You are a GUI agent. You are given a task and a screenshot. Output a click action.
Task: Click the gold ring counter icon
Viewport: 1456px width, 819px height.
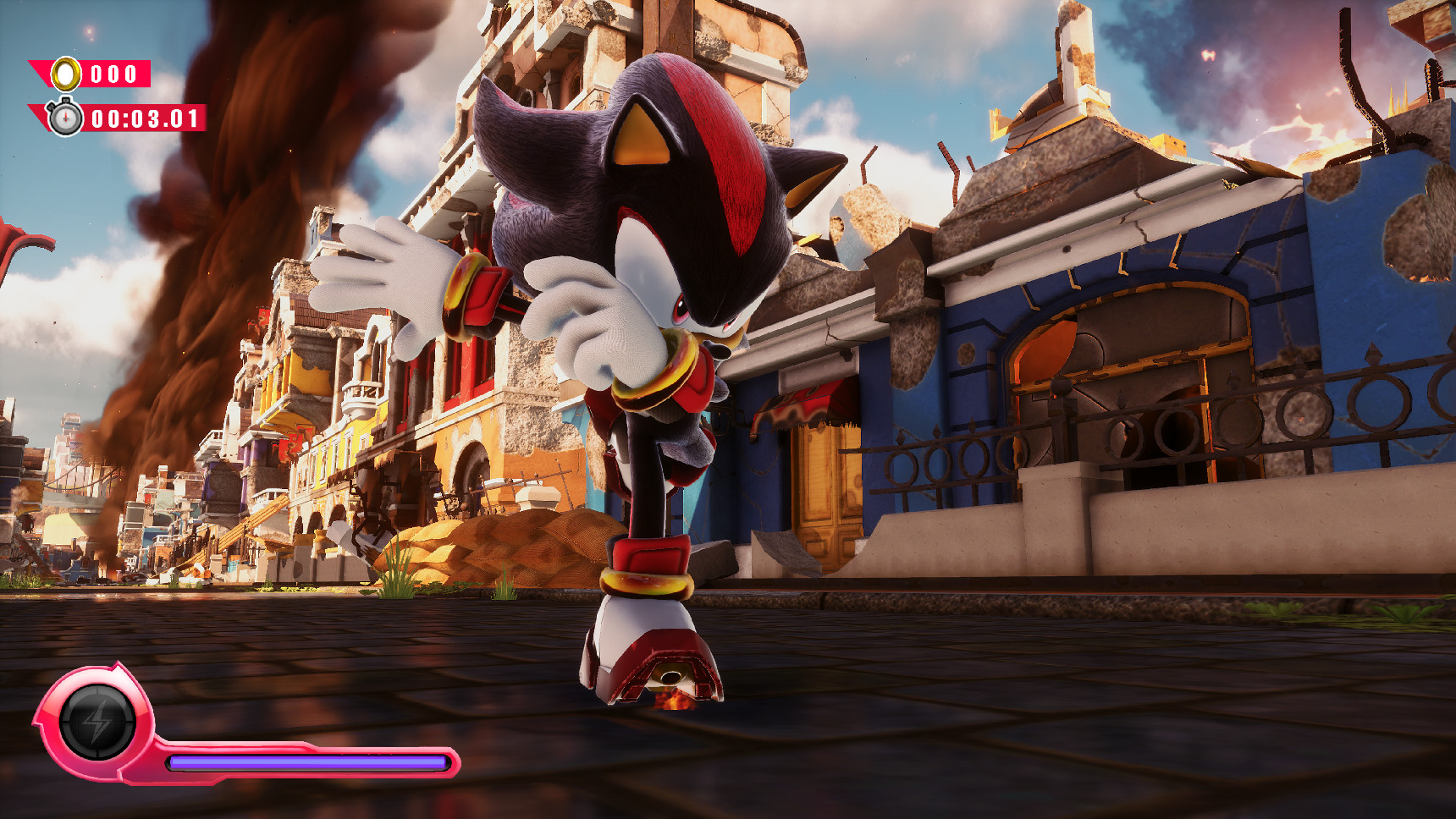66,74
